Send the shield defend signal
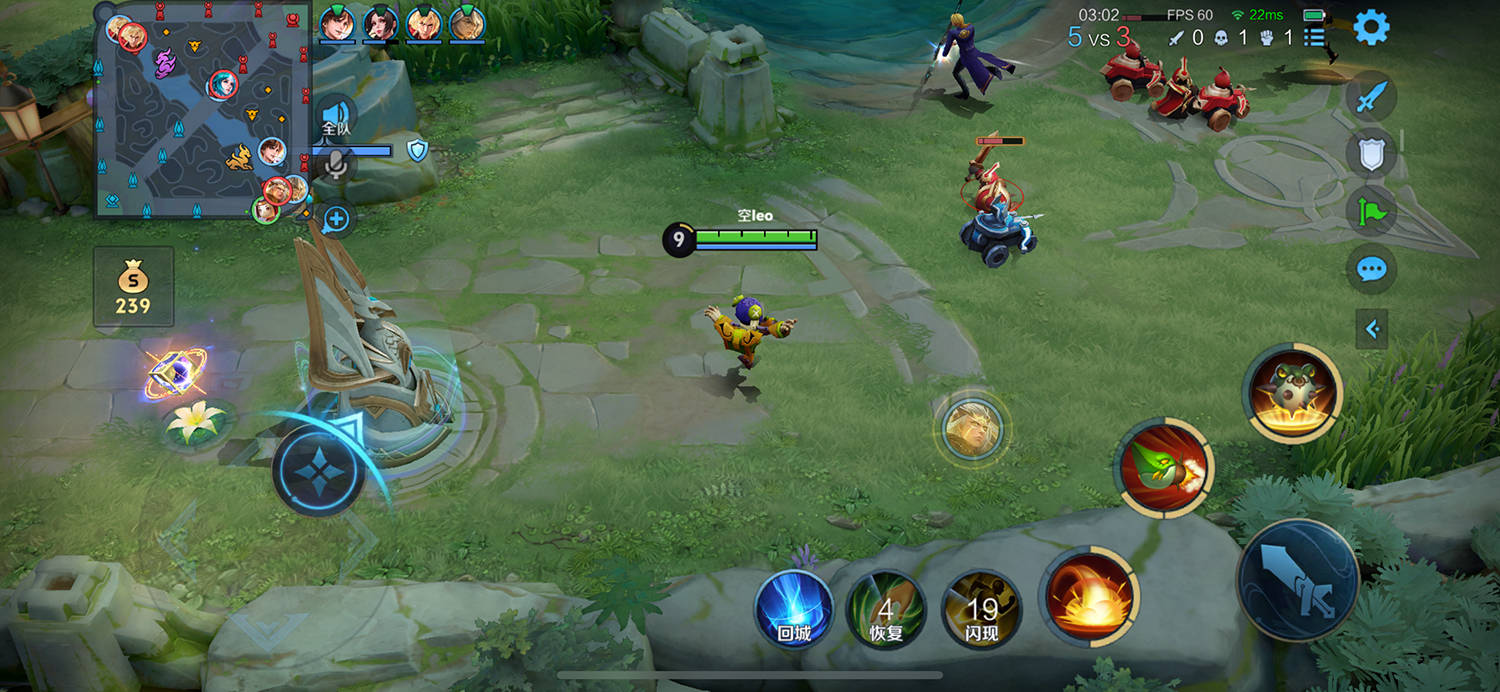The image size is (1500, 692). click(x=1371, y=154)
